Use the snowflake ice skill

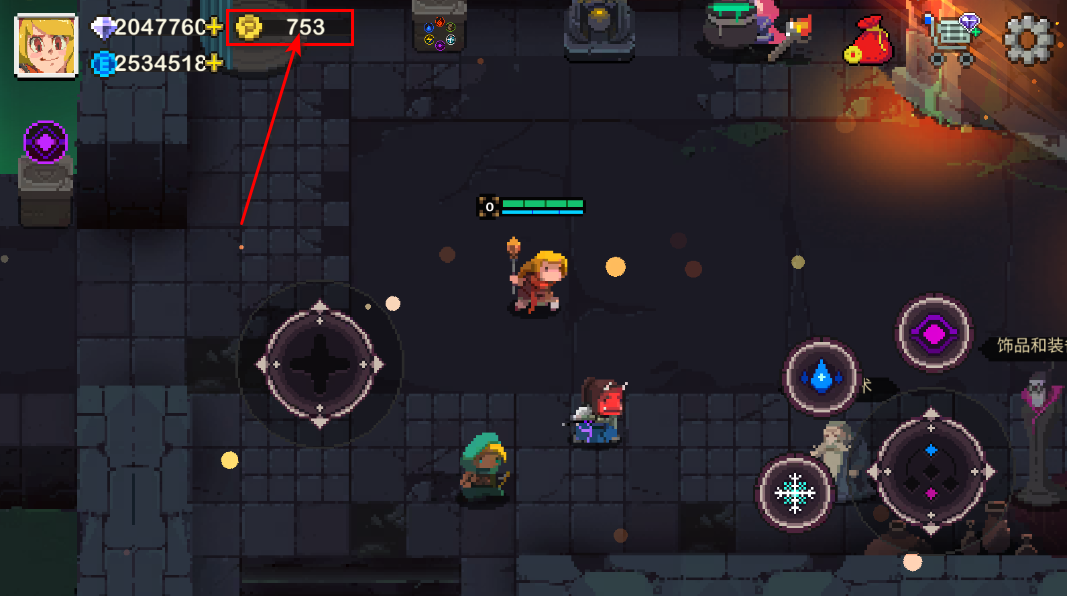(796, 492)
